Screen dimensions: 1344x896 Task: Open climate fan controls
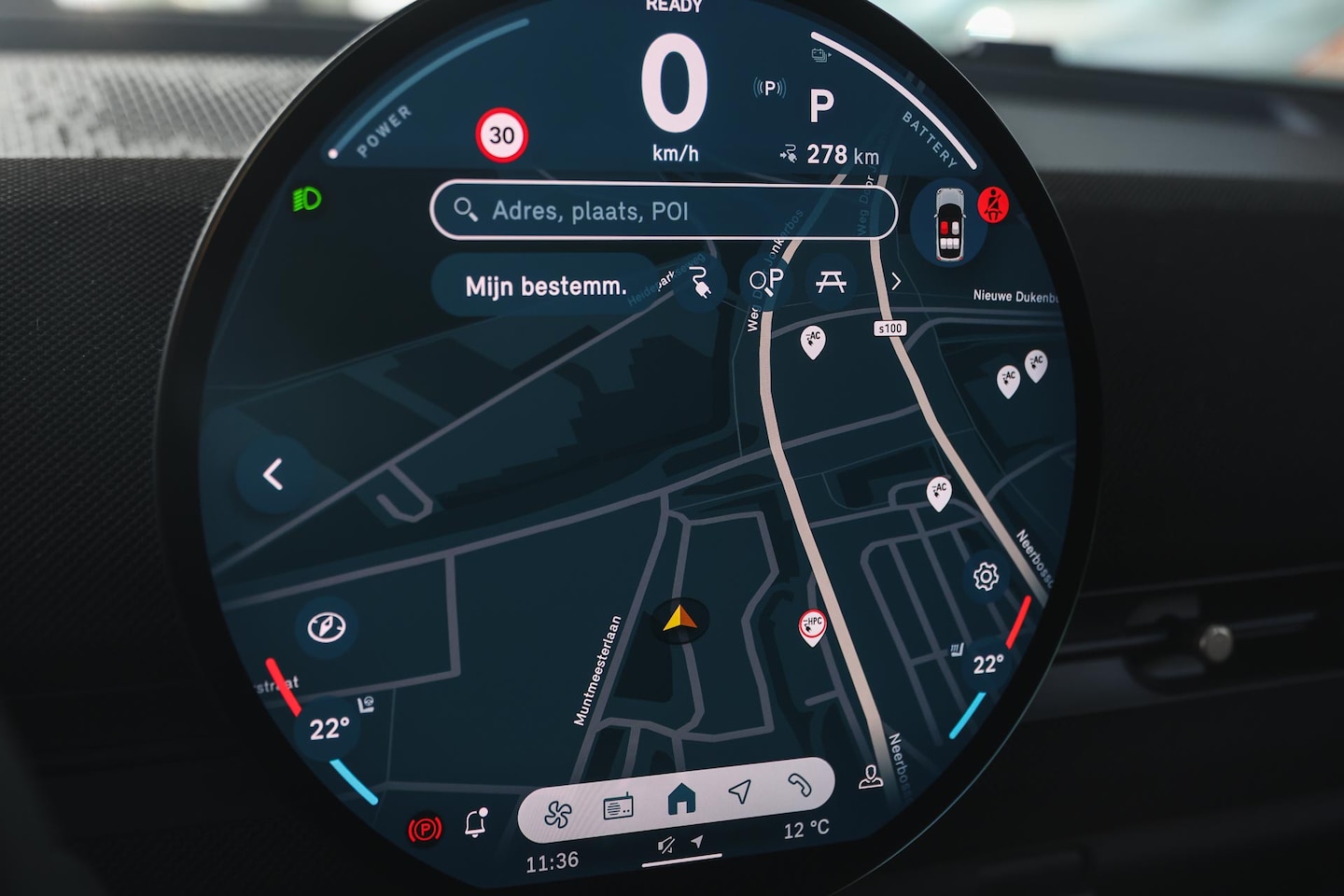tap(558, 814)
